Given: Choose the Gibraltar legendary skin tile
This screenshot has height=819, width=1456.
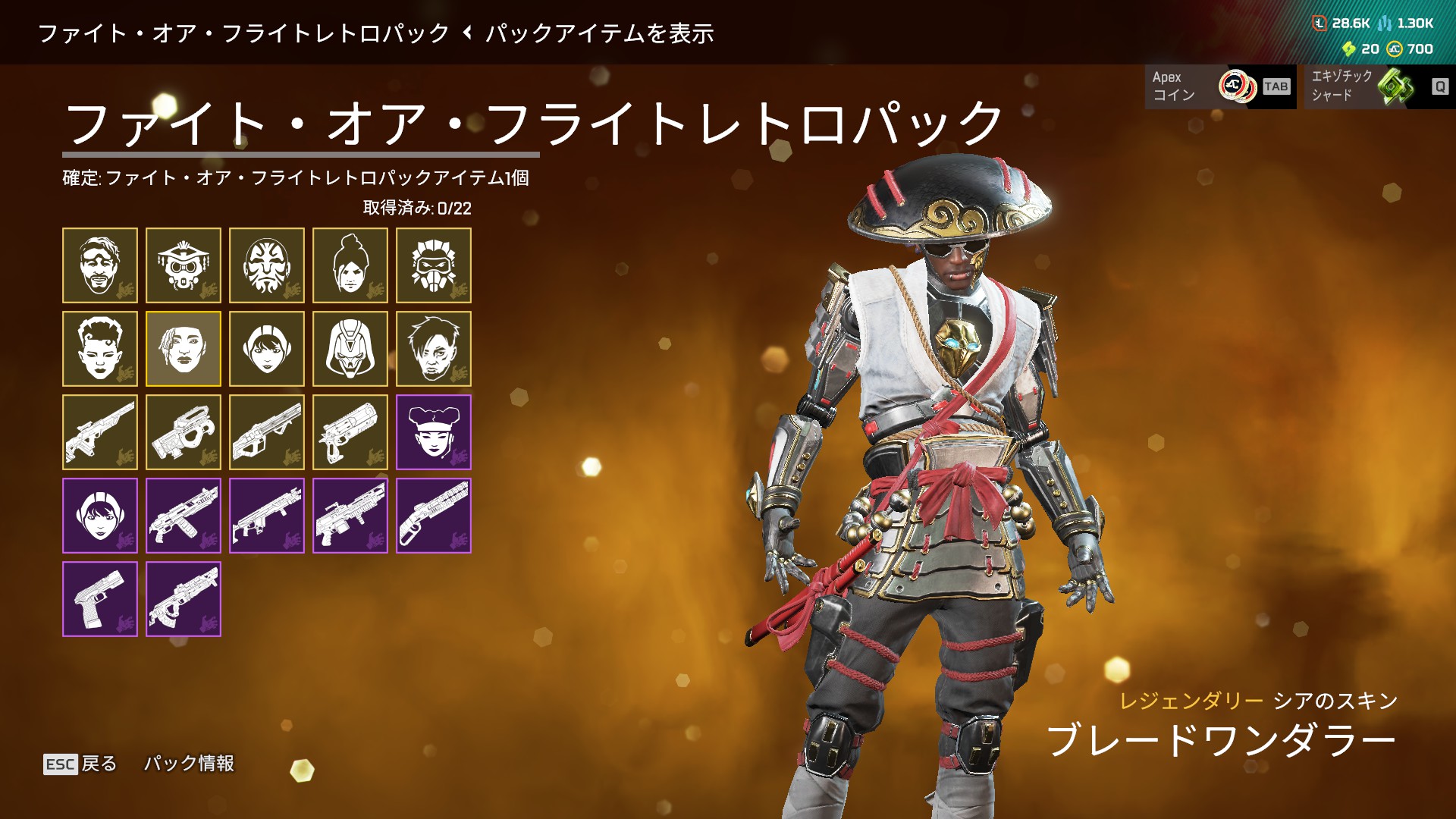Looking at the screenshot, I should [267, 265].
